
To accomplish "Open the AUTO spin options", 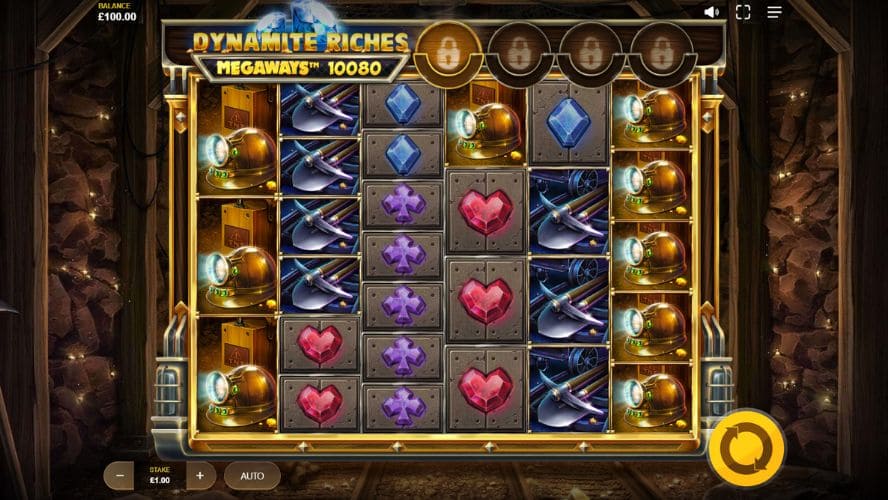I will point(252,475).
